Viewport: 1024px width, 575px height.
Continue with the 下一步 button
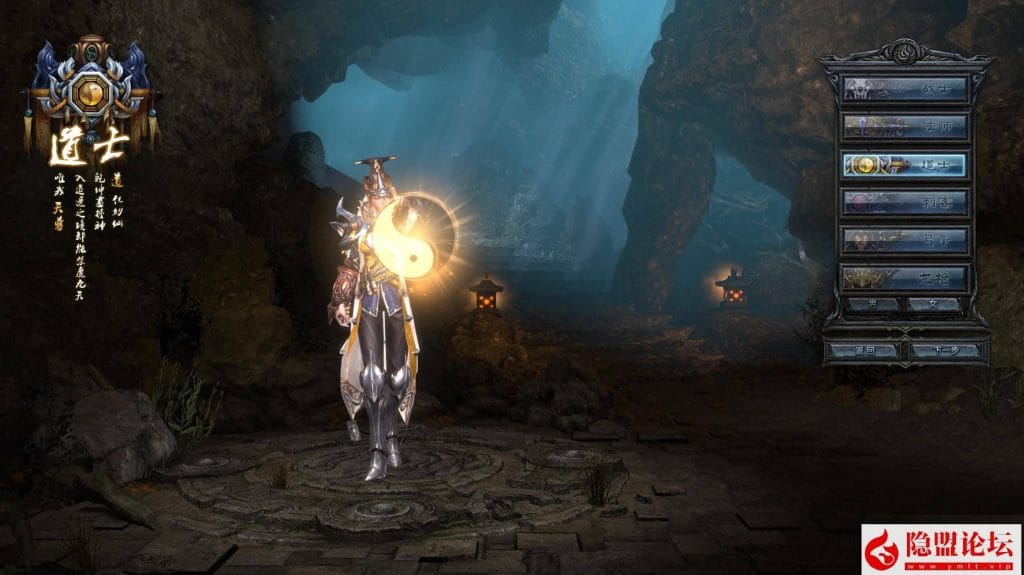point(945,351)
